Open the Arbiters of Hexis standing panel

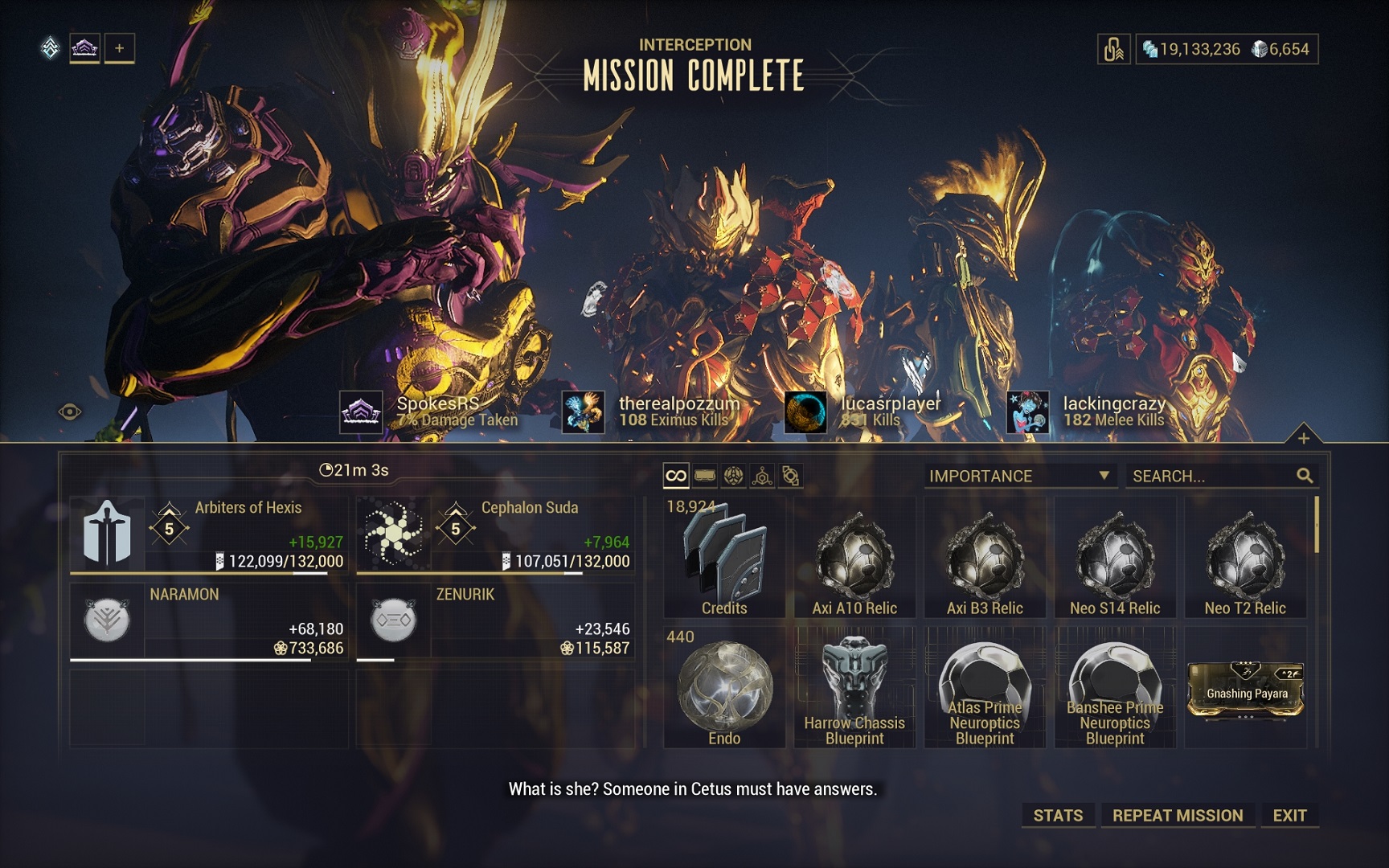(209, 534)
